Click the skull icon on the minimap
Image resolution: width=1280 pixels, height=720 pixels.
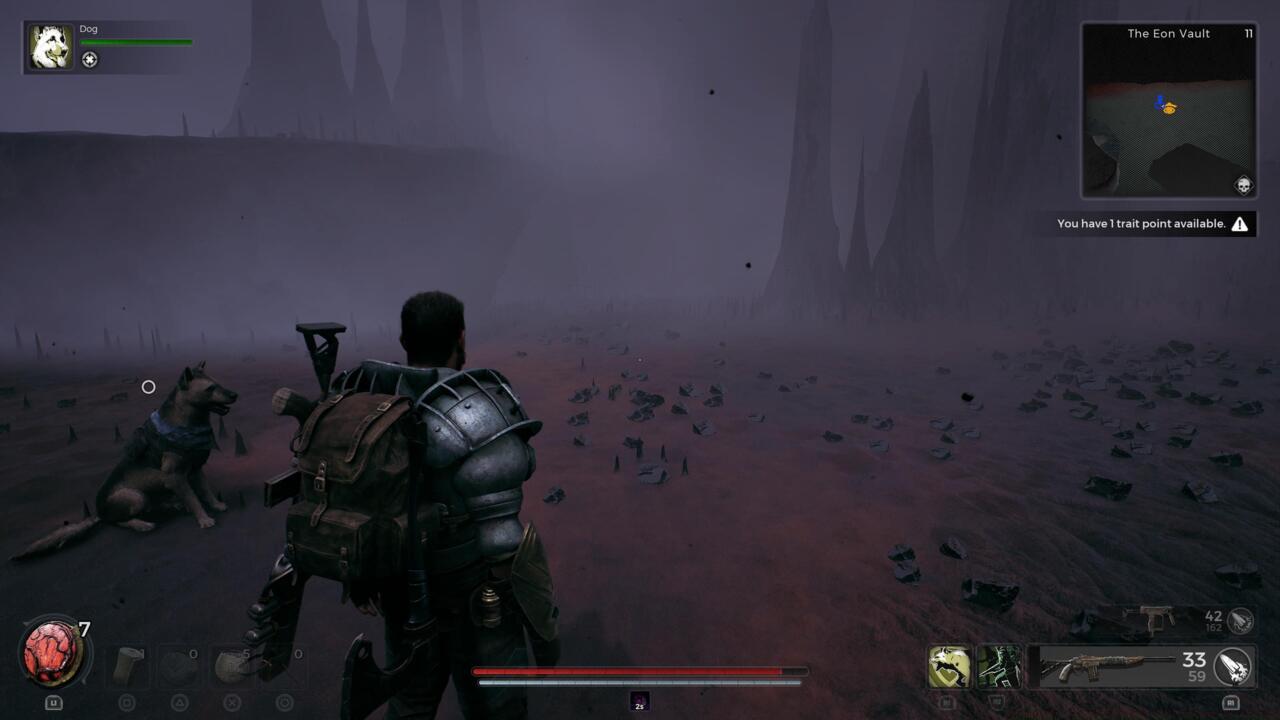point(1243,185)
